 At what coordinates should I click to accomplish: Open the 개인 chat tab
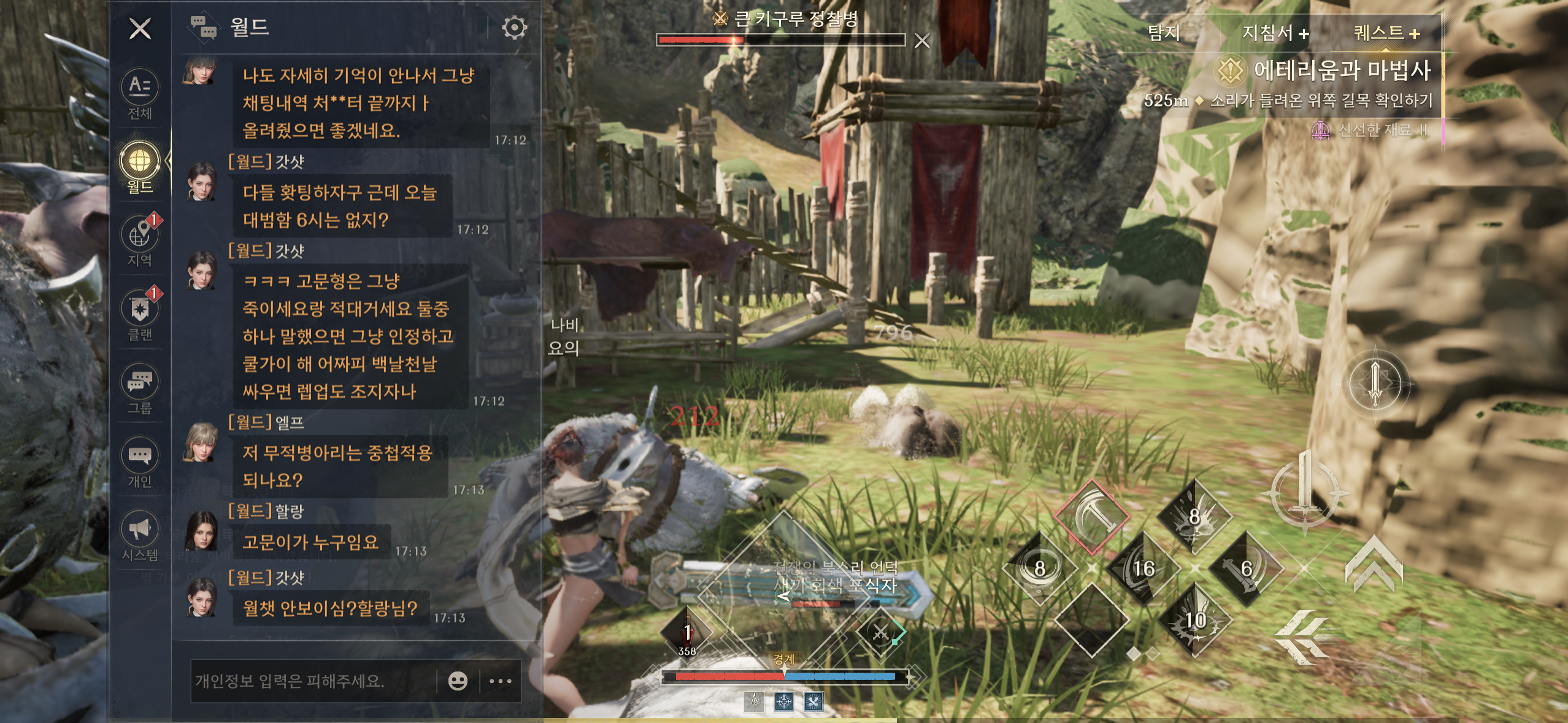click(140, 462)
